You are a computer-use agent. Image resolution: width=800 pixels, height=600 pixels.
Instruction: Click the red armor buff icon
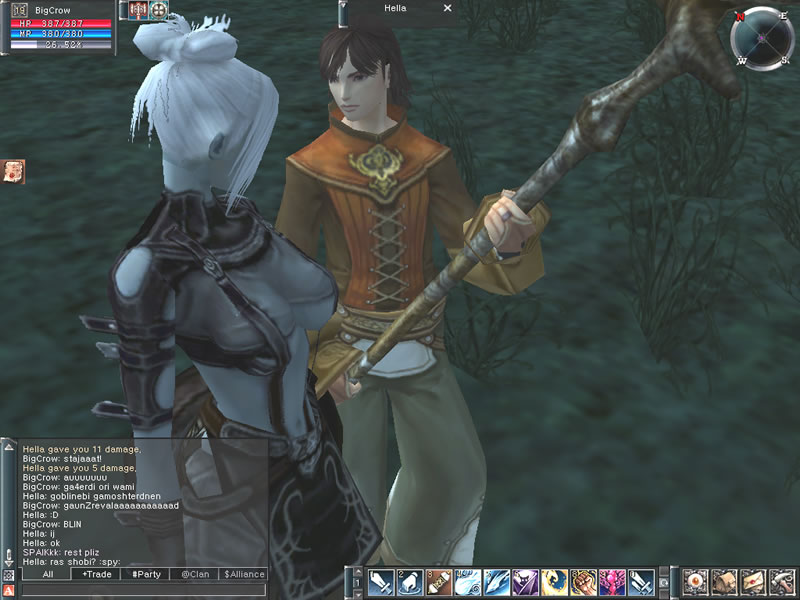coord(136,10)
